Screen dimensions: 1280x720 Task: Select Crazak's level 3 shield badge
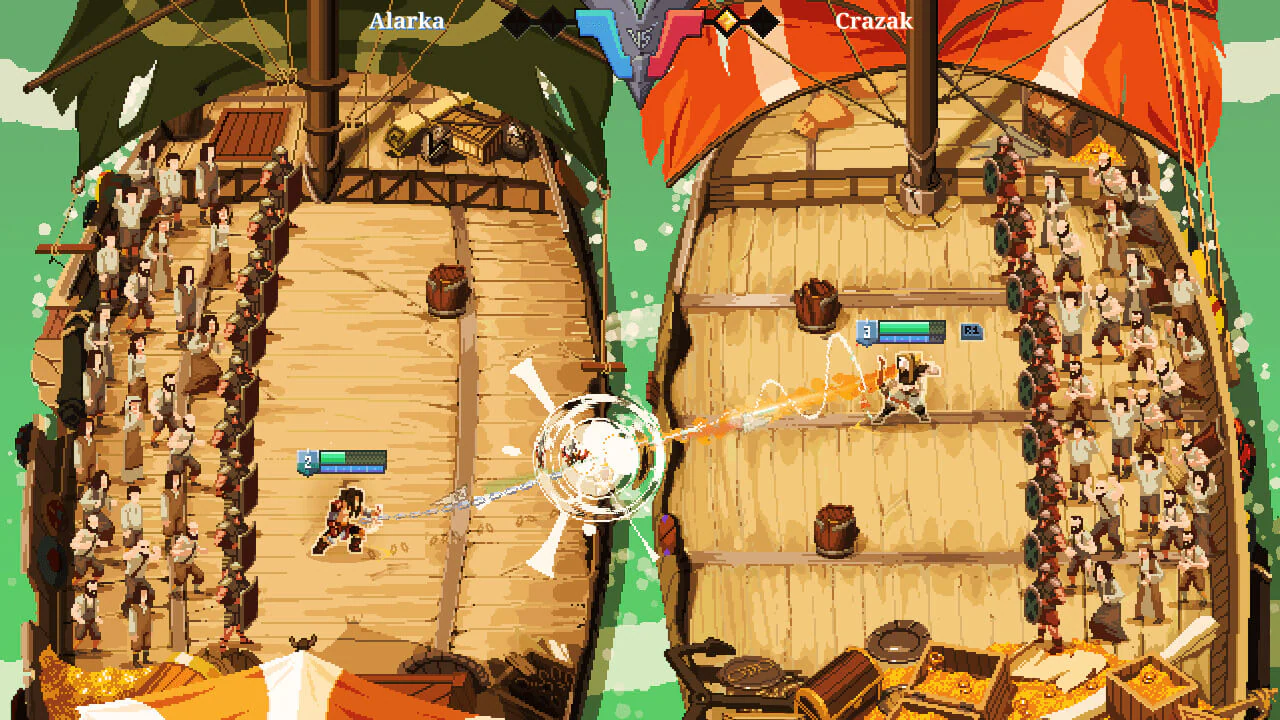pyautogui.click(x=866, y=330)
